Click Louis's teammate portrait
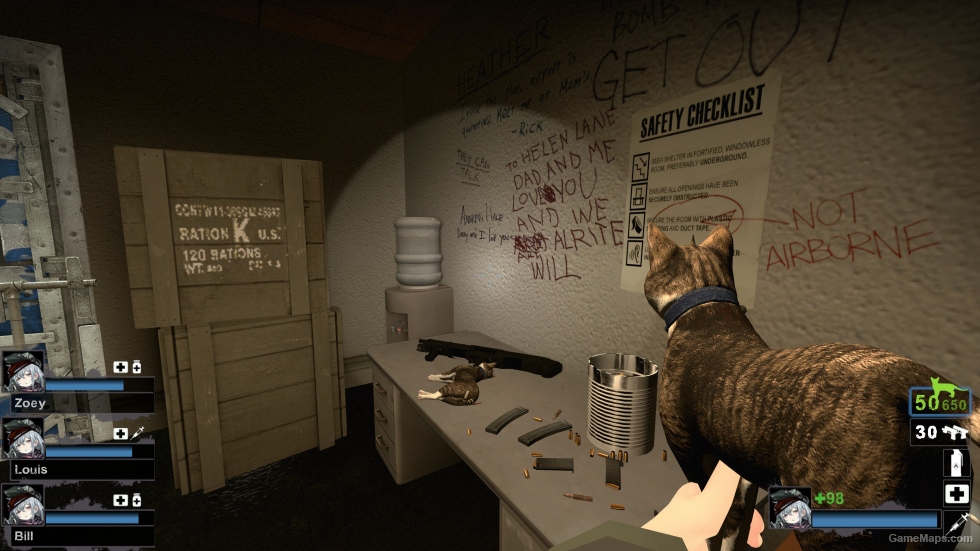The height and width of the screenshot is (551, 980). [x=23, y=438]
